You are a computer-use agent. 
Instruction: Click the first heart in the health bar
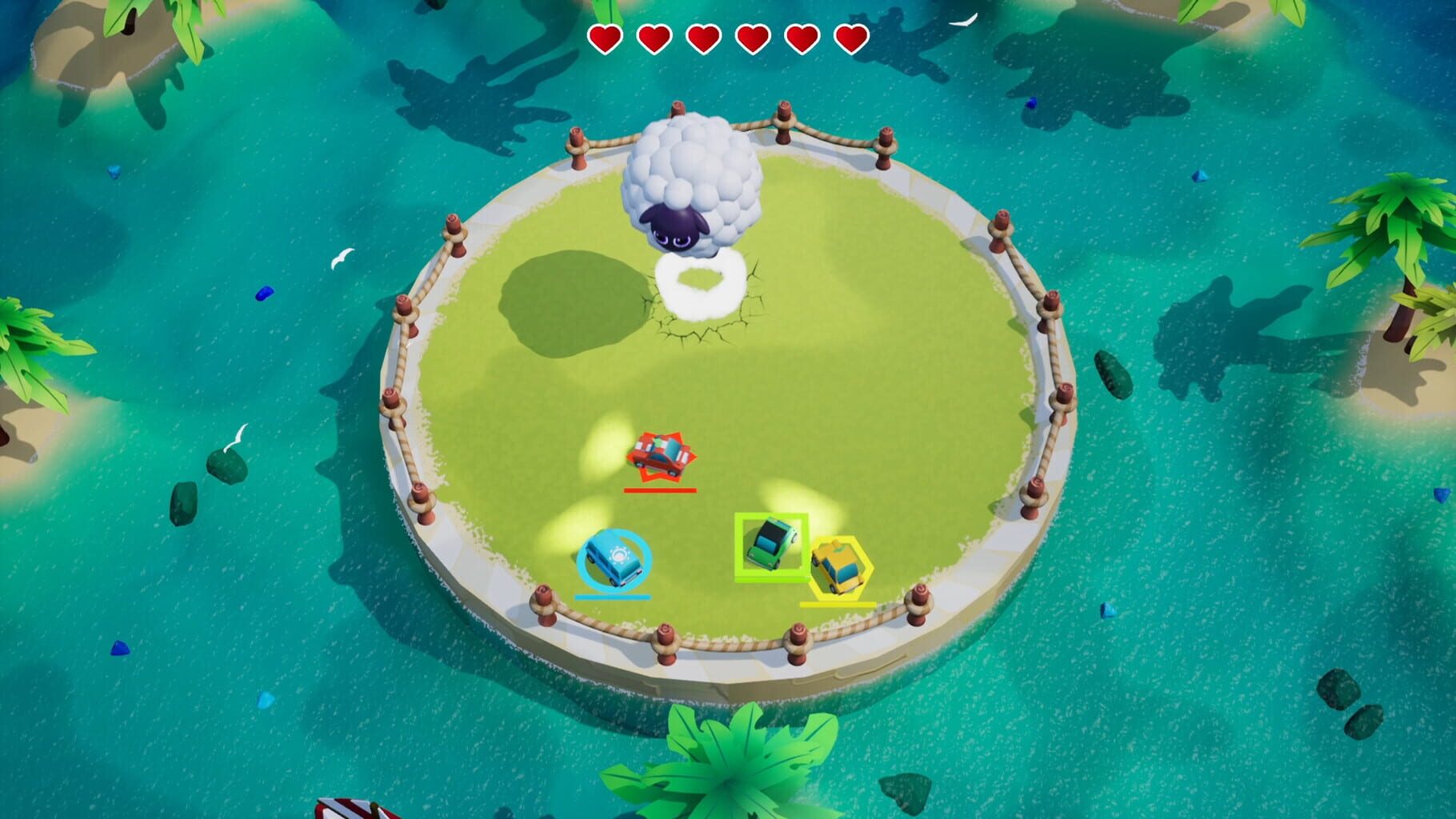click(606, 36)
